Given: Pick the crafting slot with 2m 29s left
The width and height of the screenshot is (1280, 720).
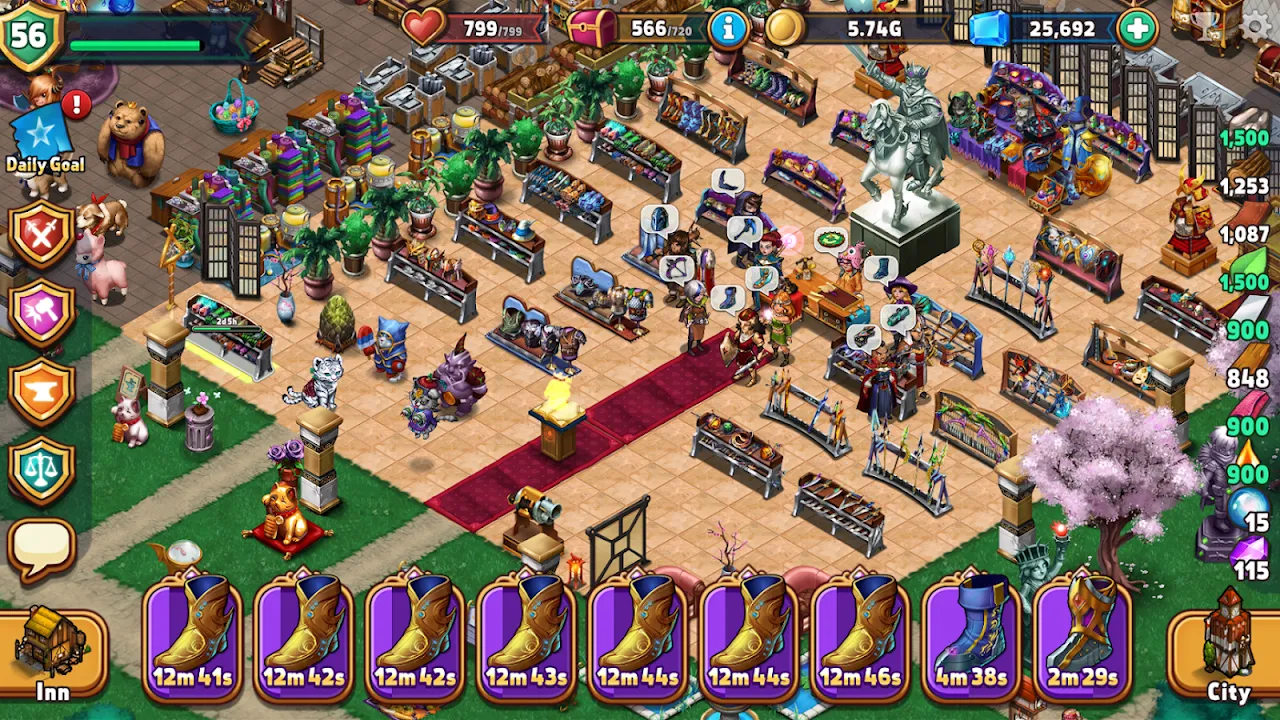Looking at the screenshot, I should click(1083, 635).
